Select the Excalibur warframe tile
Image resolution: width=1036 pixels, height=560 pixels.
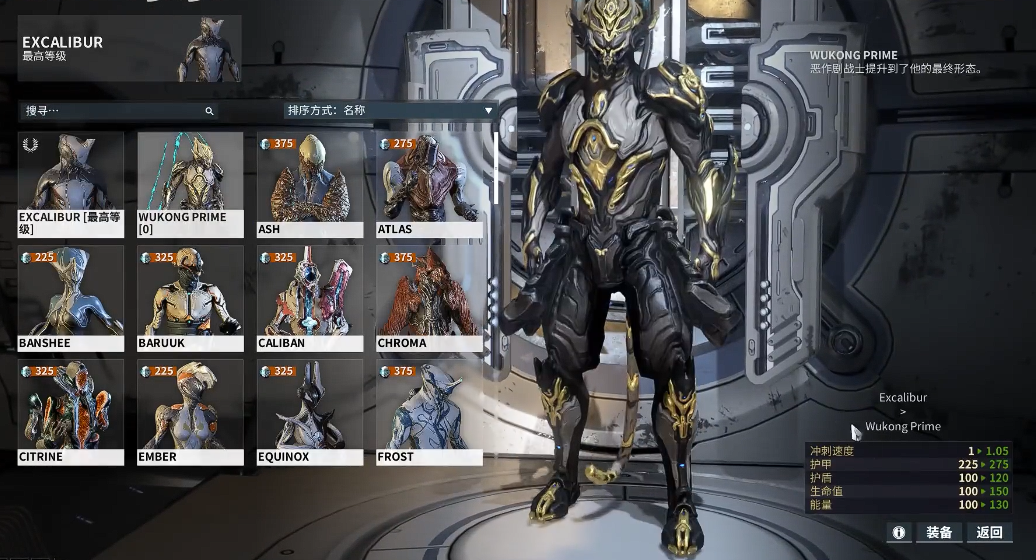(71, 185)
